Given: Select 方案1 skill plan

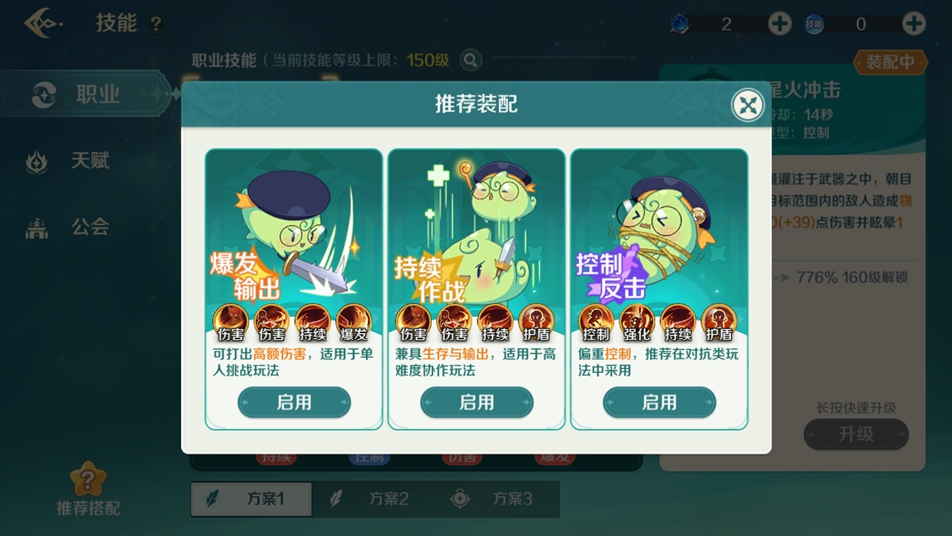Looking at the screenshot, I should pyautogui.click(x=251, y=498).
